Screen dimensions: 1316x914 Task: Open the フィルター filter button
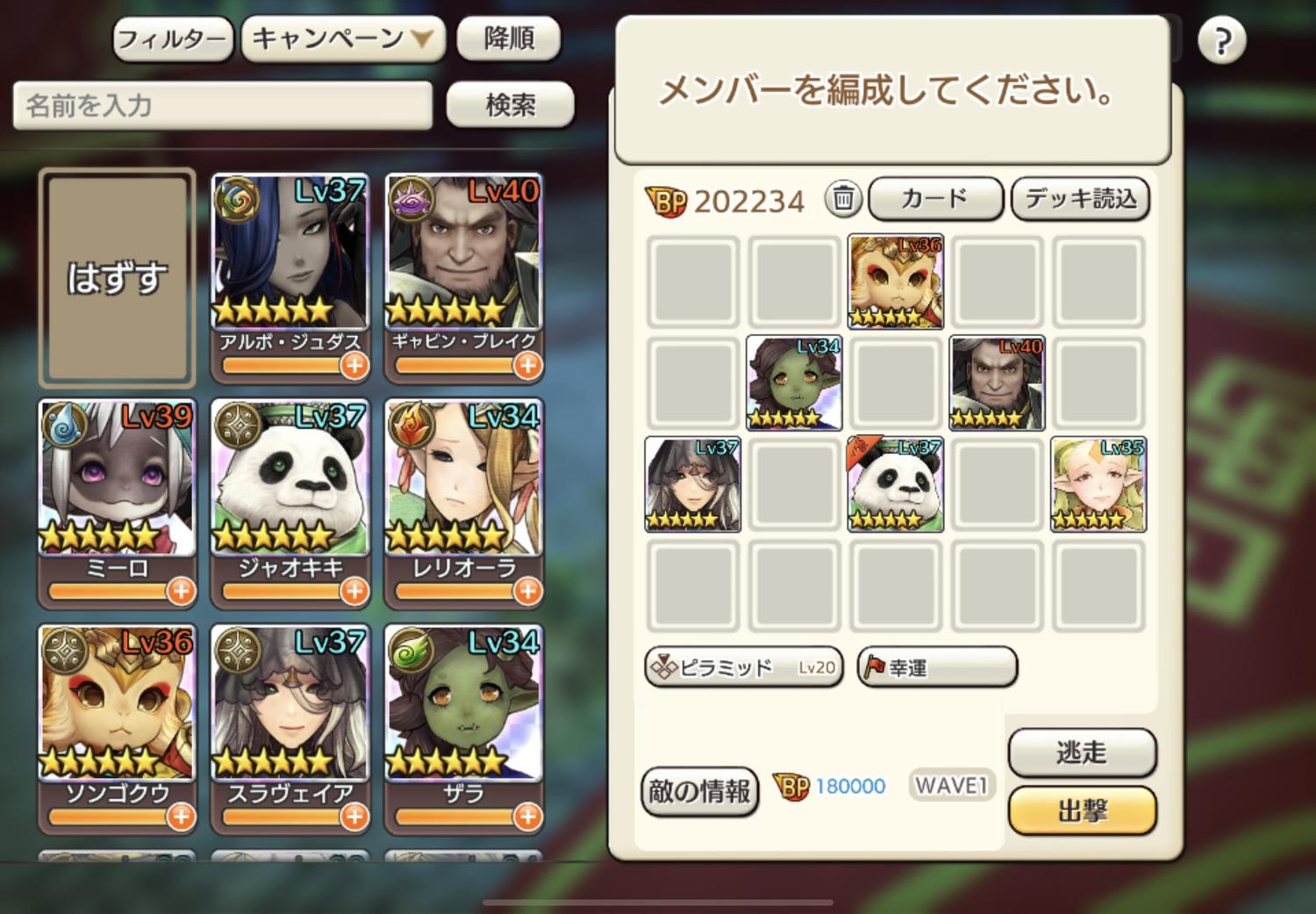click(172, 39)
